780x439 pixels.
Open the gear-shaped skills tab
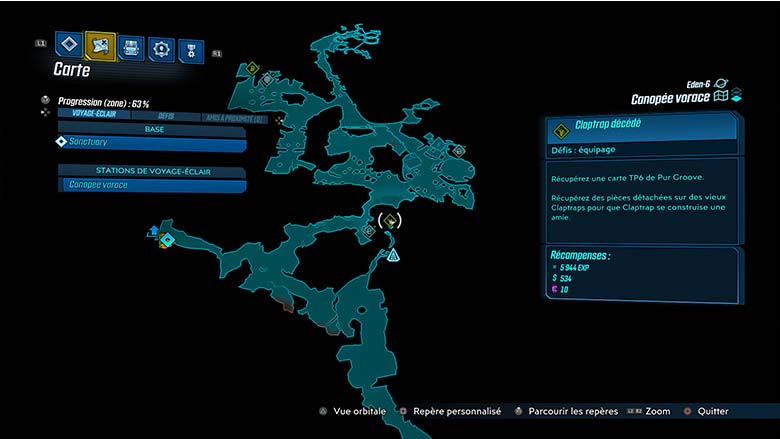coord(161,48)
